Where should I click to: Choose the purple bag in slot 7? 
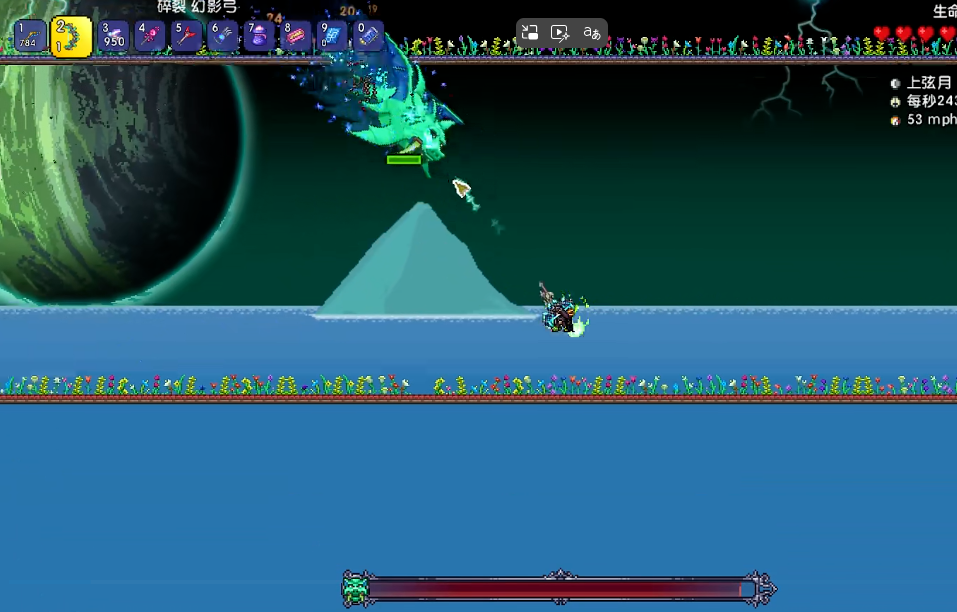259,37
